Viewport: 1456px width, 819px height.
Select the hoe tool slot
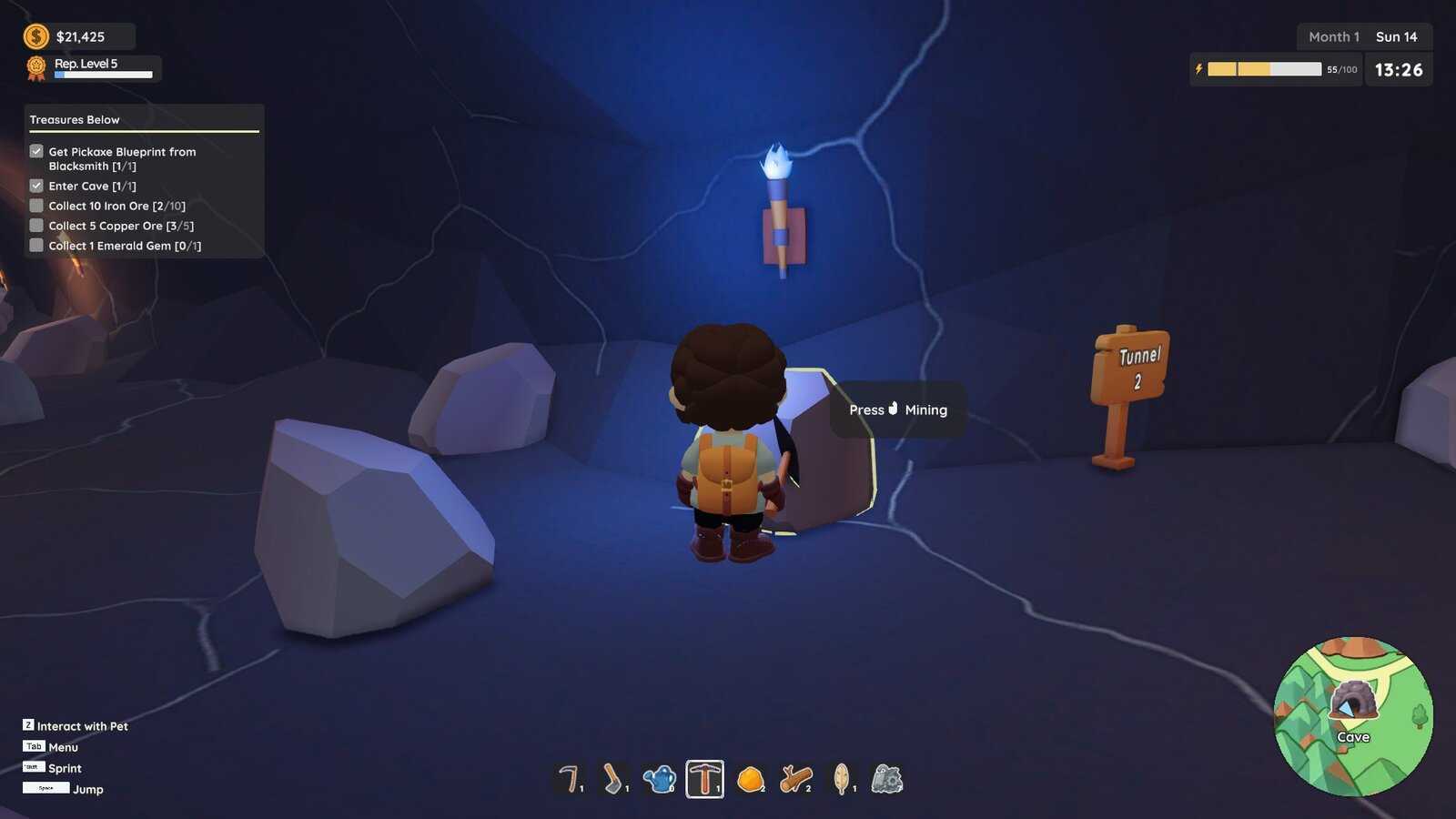(614, 779)
